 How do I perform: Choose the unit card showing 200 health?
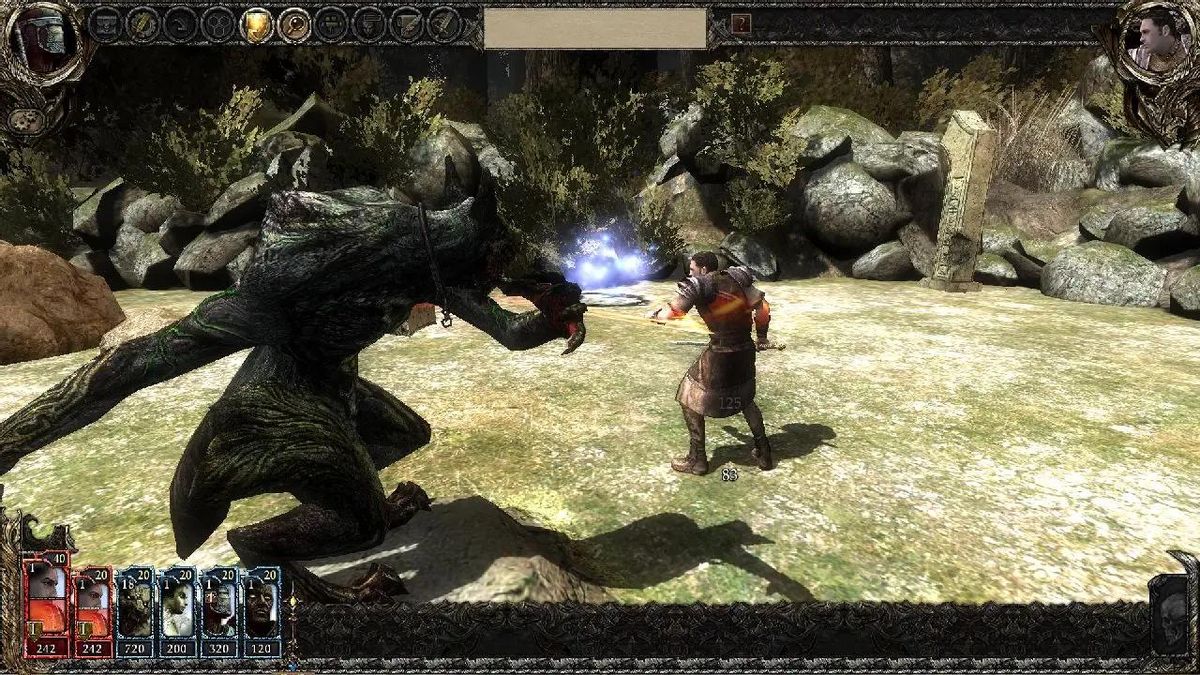coord(177,612)
